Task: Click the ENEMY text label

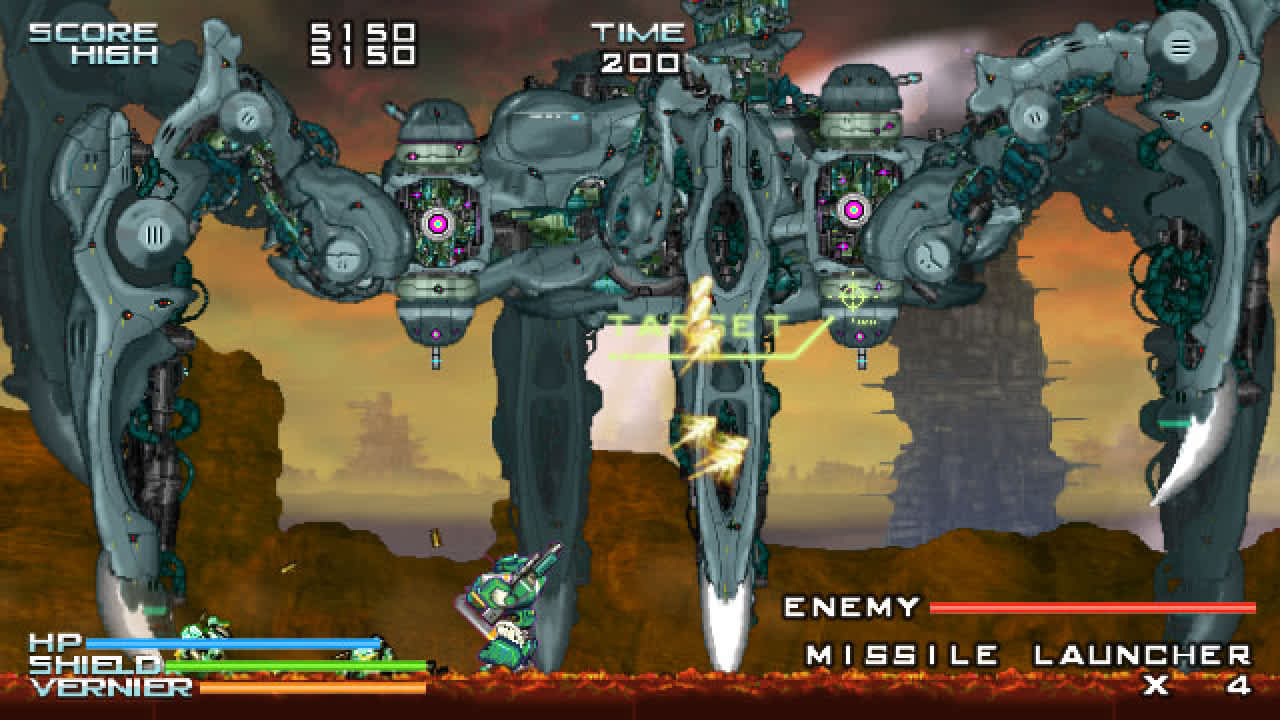Action: (x=851, y=607)
